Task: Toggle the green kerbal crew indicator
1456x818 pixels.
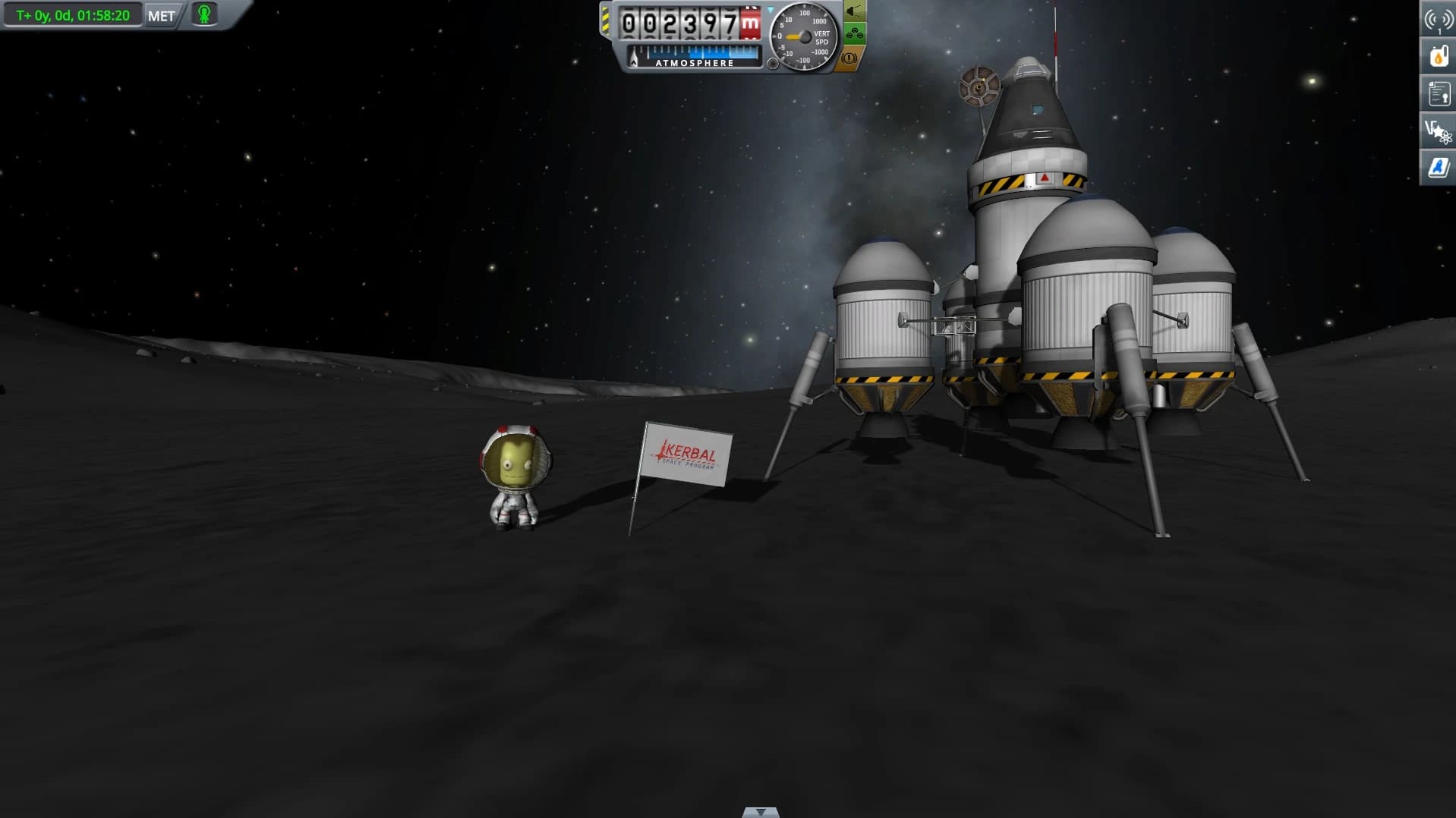Action: click(x=202, y=14)
